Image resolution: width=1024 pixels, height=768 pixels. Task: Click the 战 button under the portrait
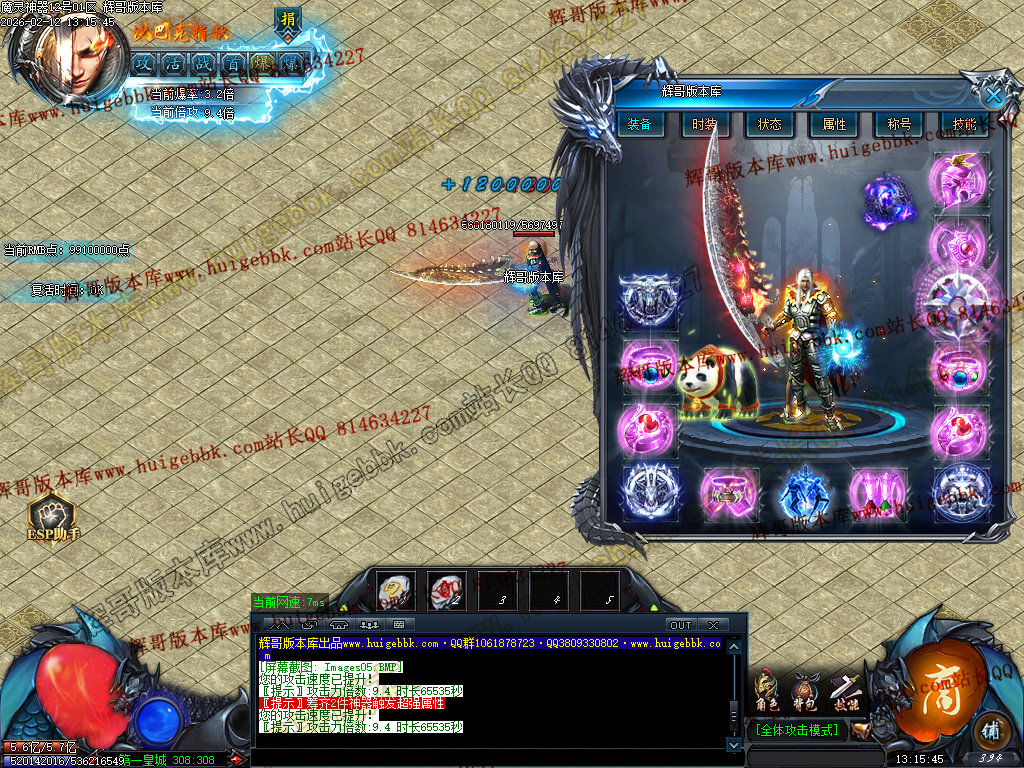coord(203,63)
